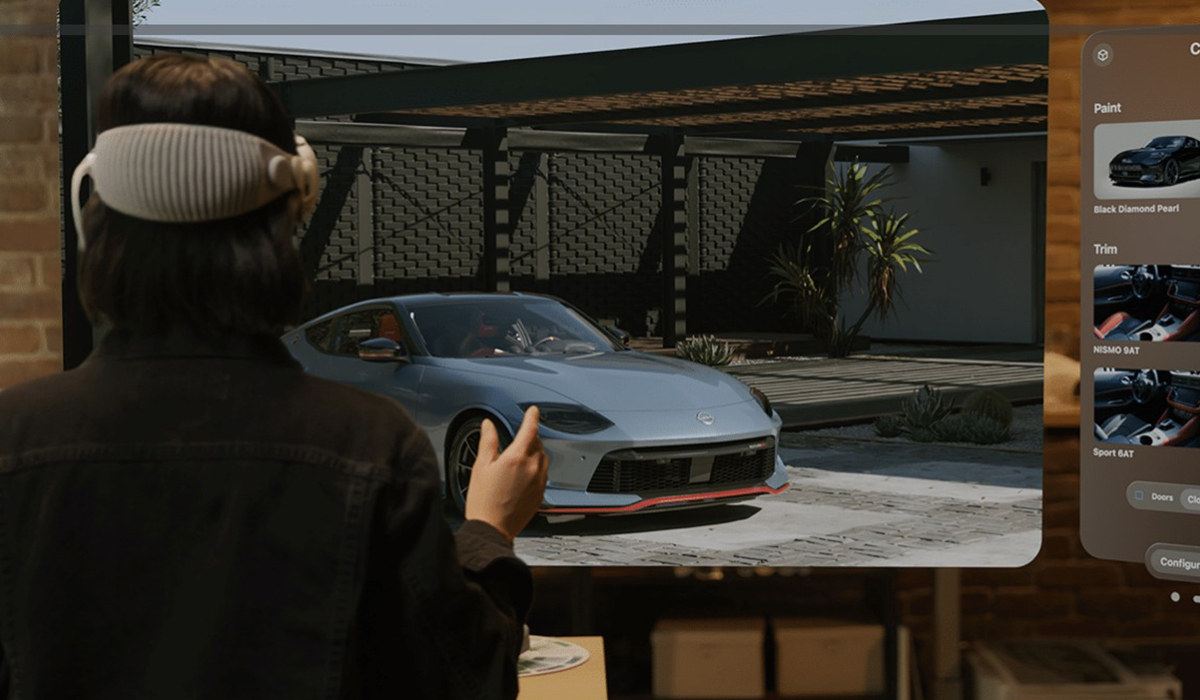
Task: Pick the Sport 6AT trim thumbnail
Action: click(x=1147, y=406)
